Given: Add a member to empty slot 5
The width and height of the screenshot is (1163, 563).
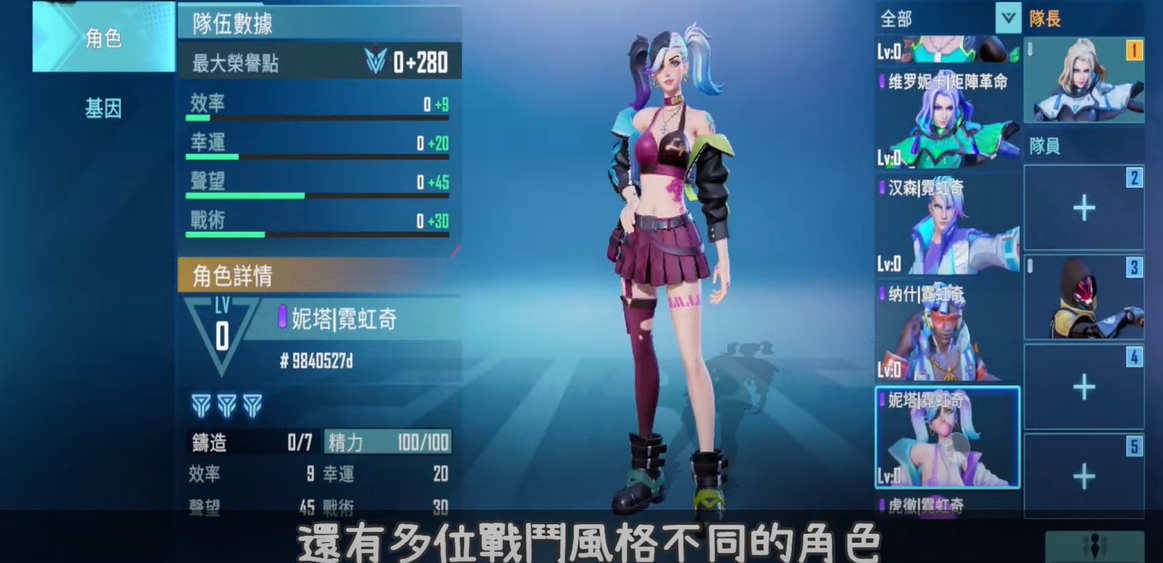Looking at the screenshot, I should [x=1084, y=476].
